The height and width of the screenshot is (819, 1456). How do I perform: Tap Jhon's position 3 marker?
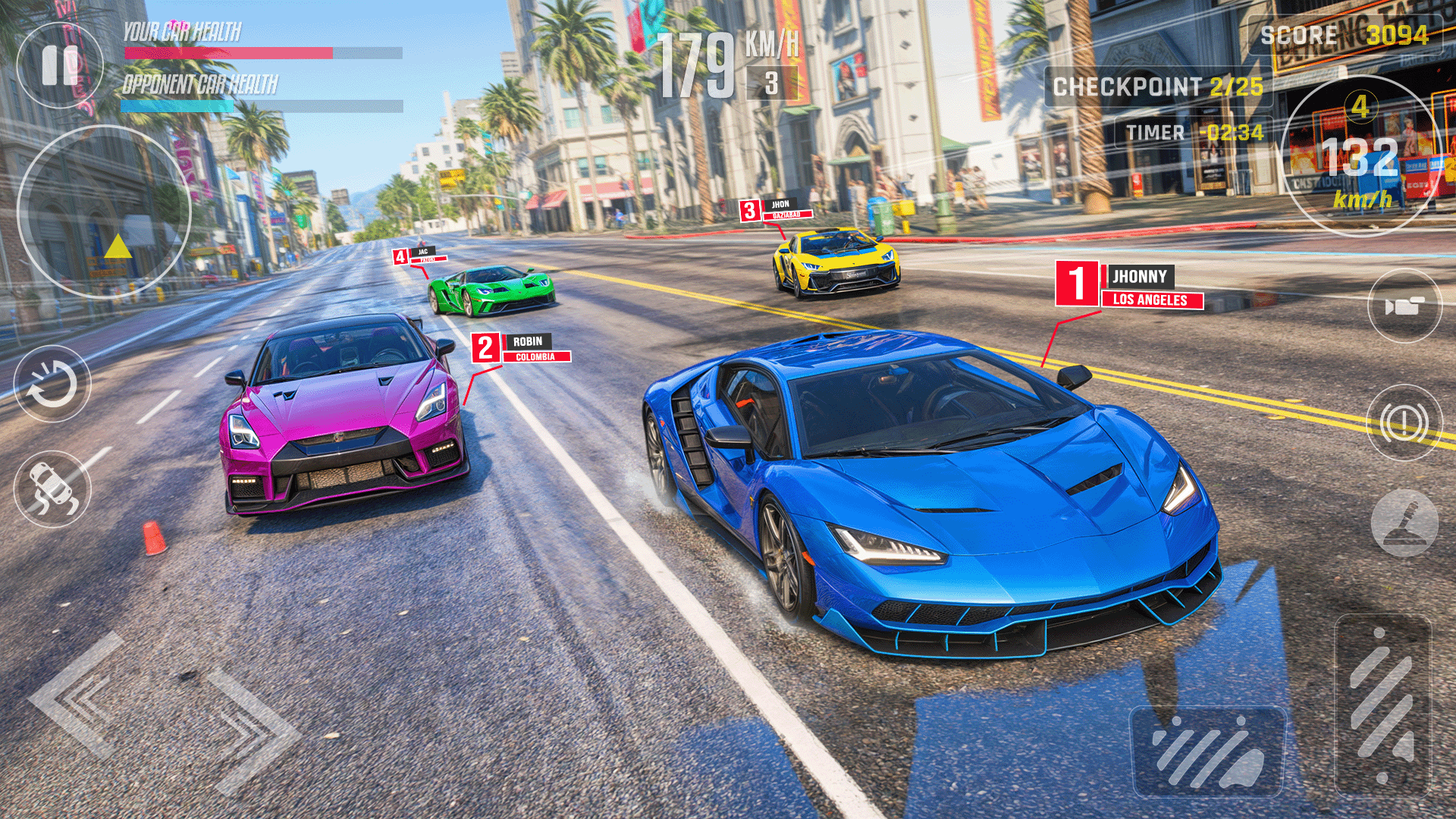click(751, 211)
